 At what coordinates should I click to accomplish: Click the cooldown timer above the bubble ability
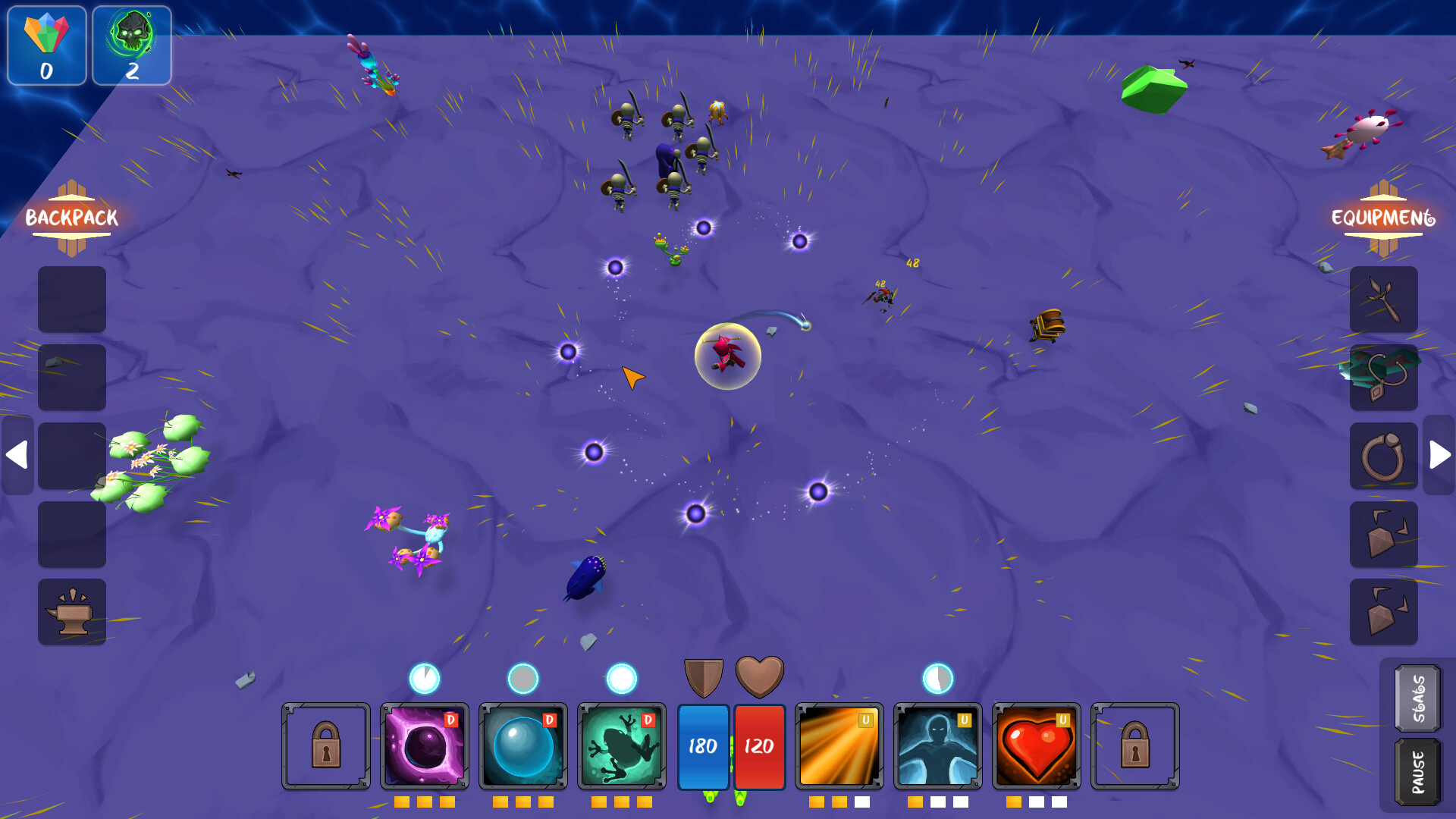pyautogui.click(x=523, y=679)
